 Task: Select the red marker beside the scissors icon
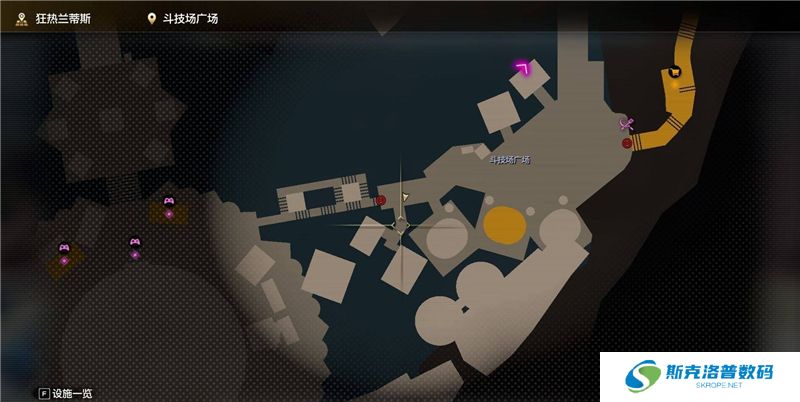click(627, 143)
